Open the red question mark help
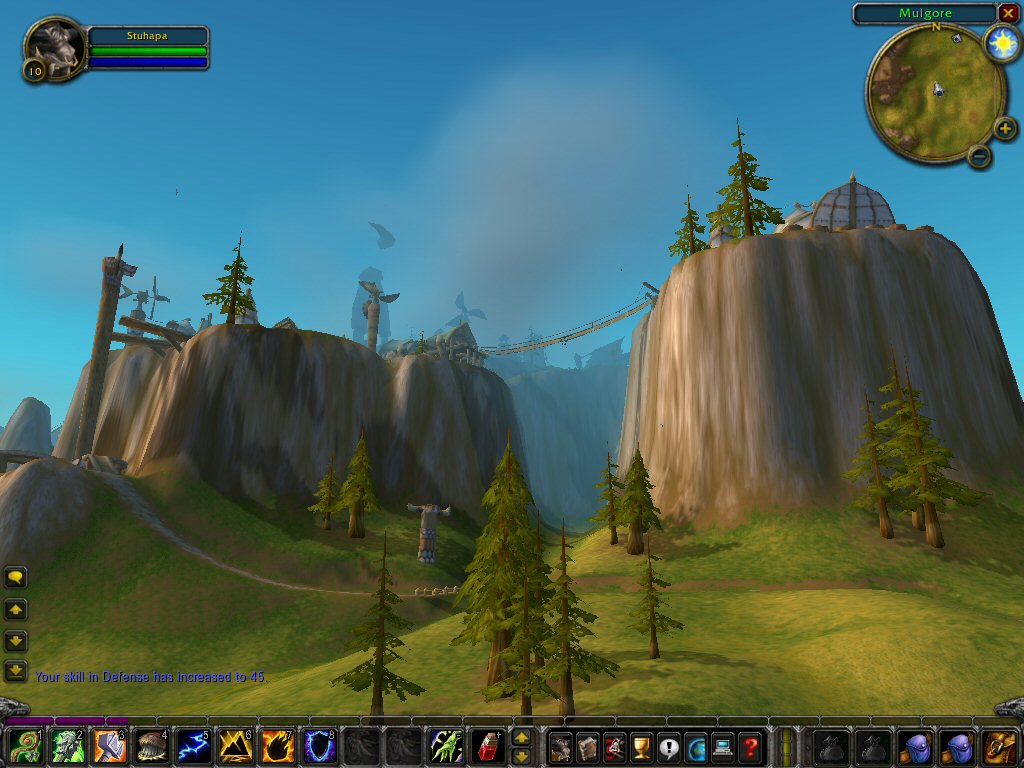This screenshot has height=768, width=1024. [750, 746]
